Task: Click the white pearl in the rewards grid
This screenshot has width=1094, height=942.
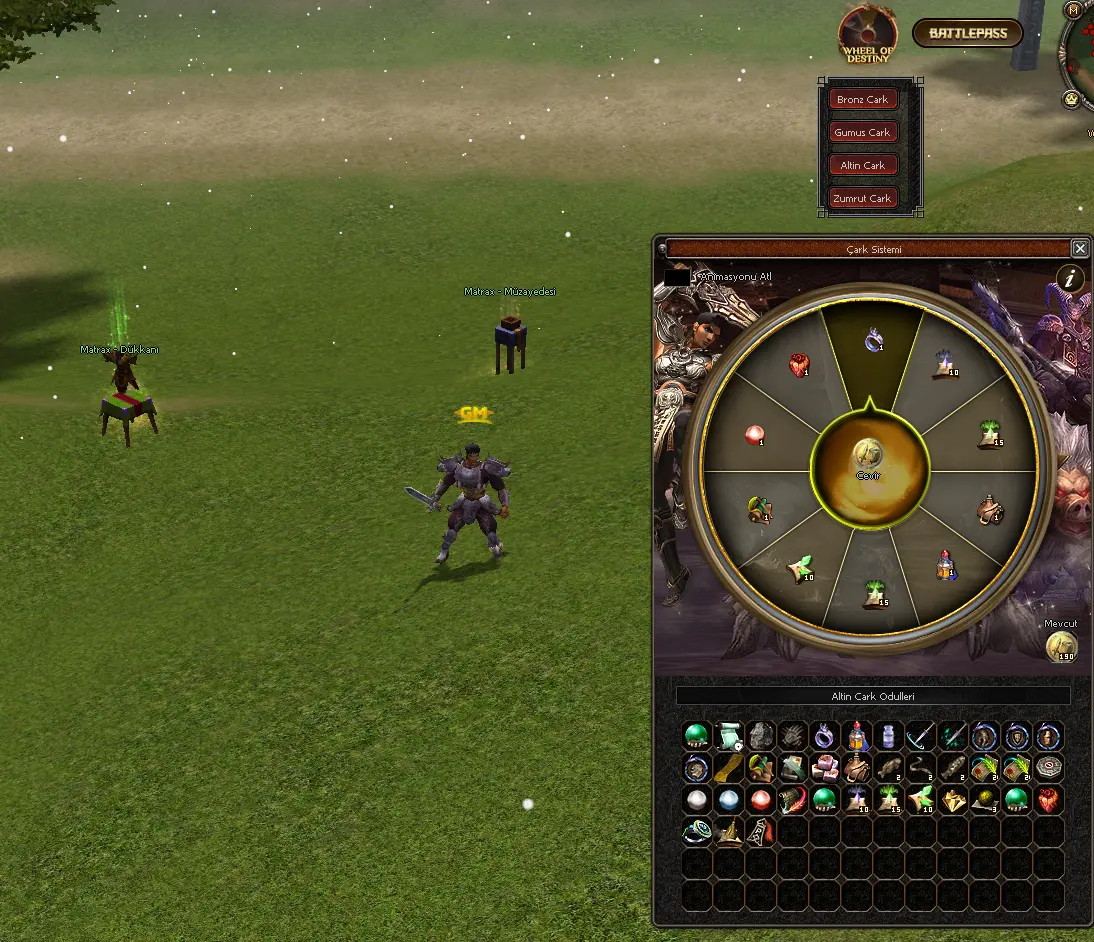Action: click(697, 800)
